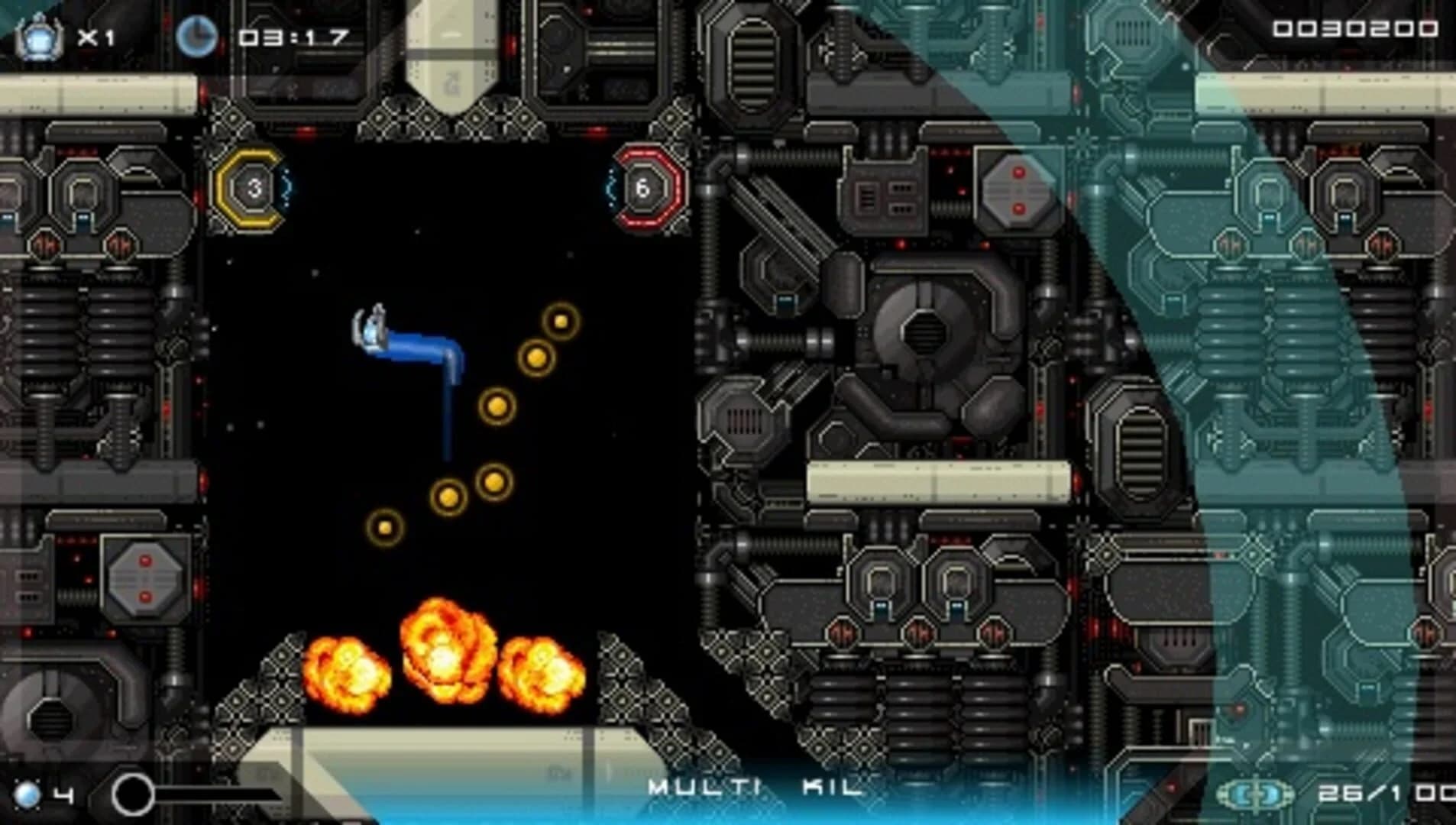1456x825 pixels.
Task: Select the lowest golden orb in the trail
Action: click(x=384, y=526)
